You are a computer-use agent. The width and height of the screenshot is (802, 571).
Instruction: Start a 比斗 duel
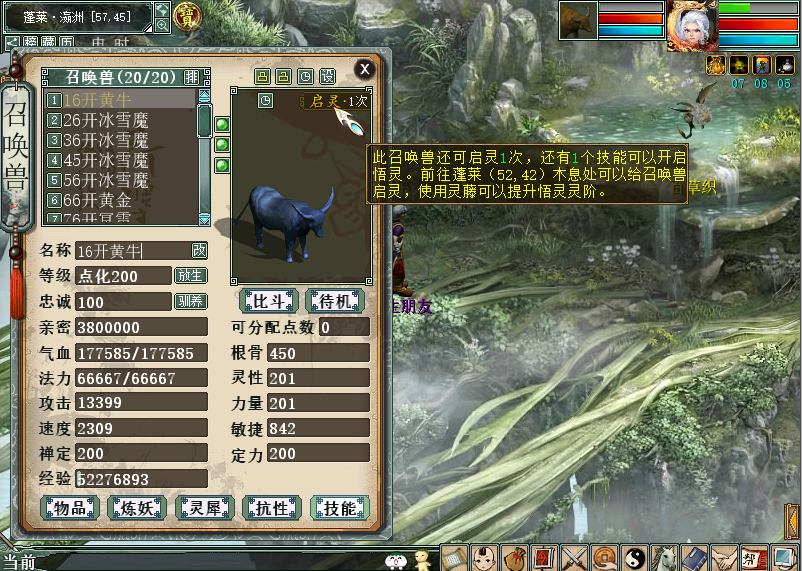click(269, 301)
